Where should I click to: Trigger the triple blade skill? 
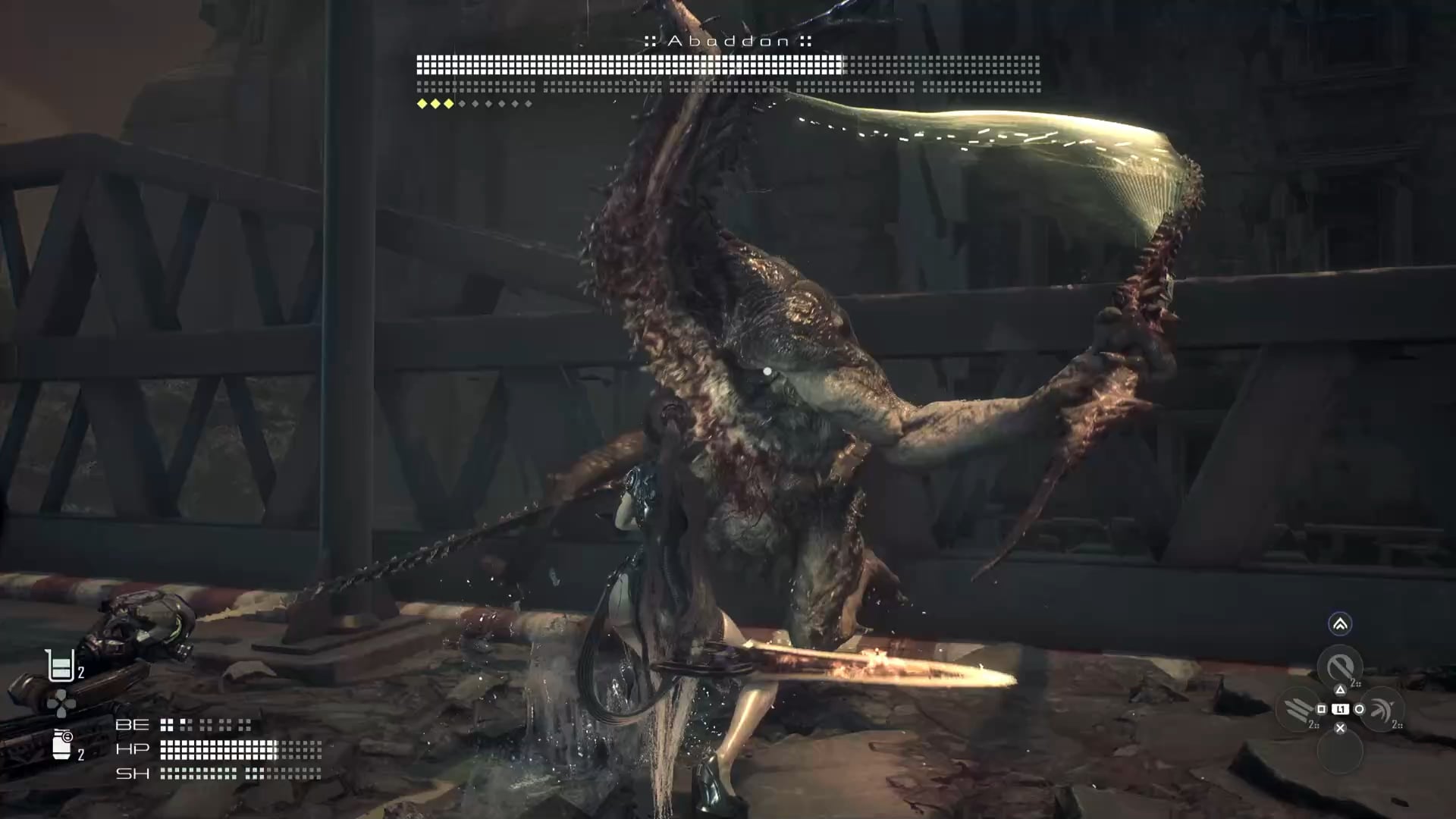tap(1298, 710)
